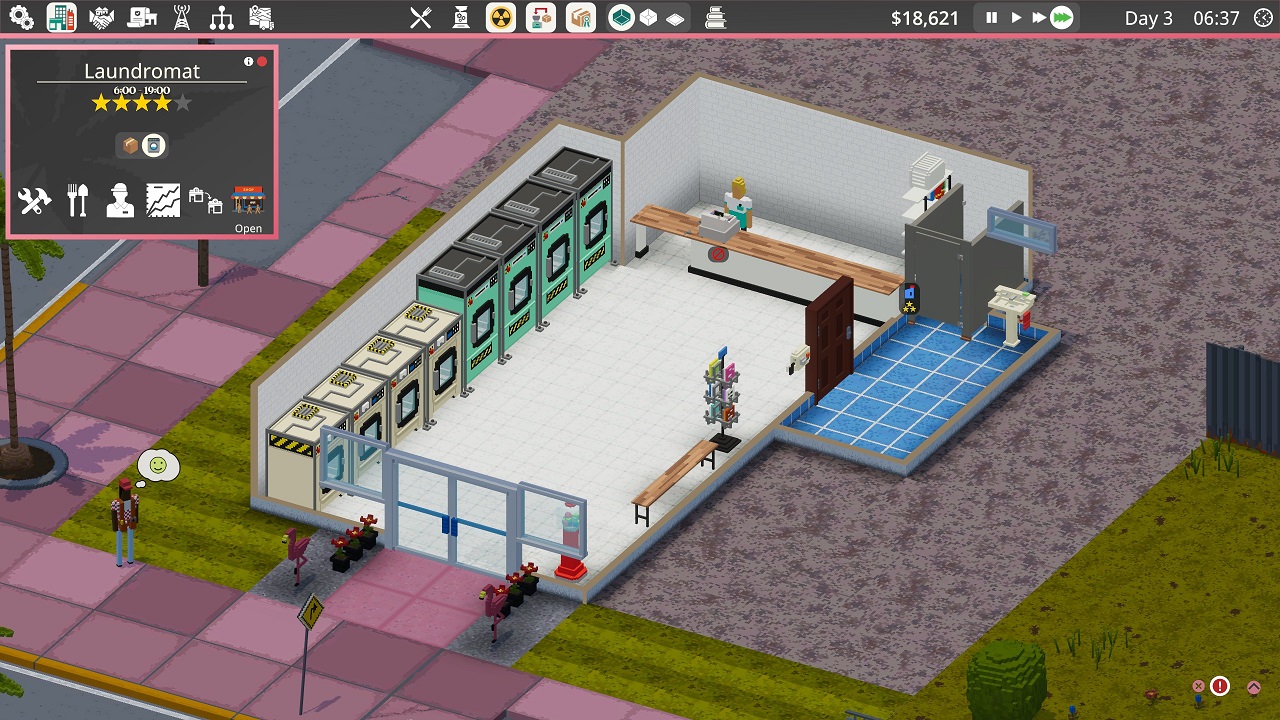
Task: Toggle the yellow radiation symbol button
Action: [501, 18]
